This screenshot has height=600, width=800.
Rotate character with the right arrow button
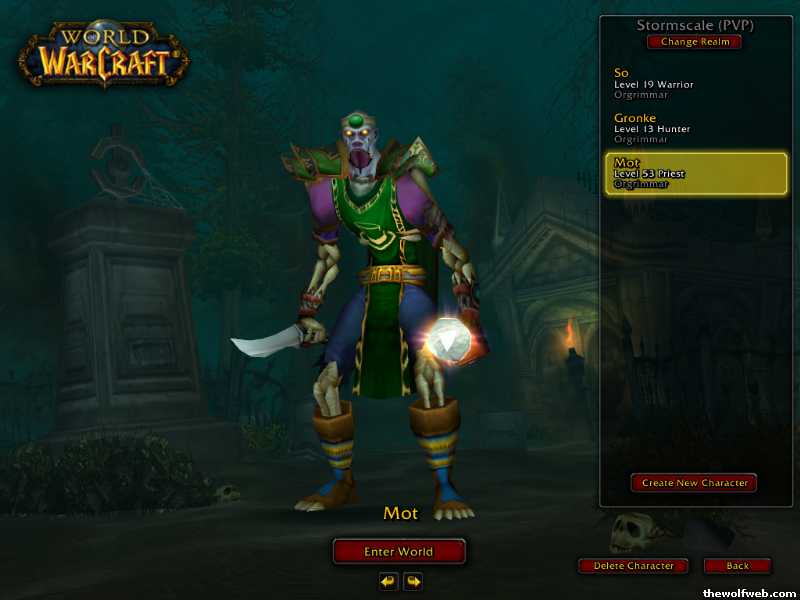412,581
